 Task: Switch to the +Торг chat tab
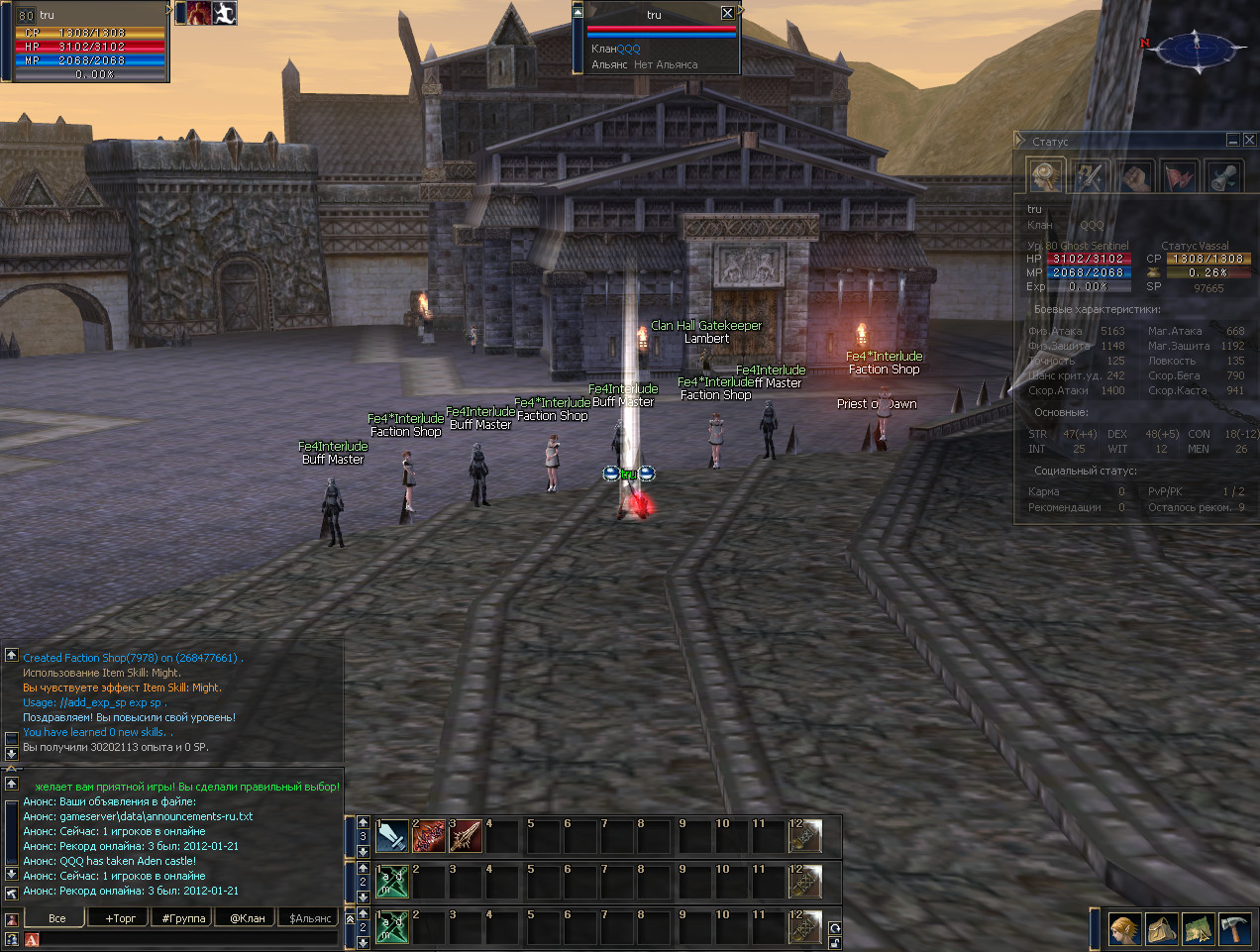click(x=121, y=918)
